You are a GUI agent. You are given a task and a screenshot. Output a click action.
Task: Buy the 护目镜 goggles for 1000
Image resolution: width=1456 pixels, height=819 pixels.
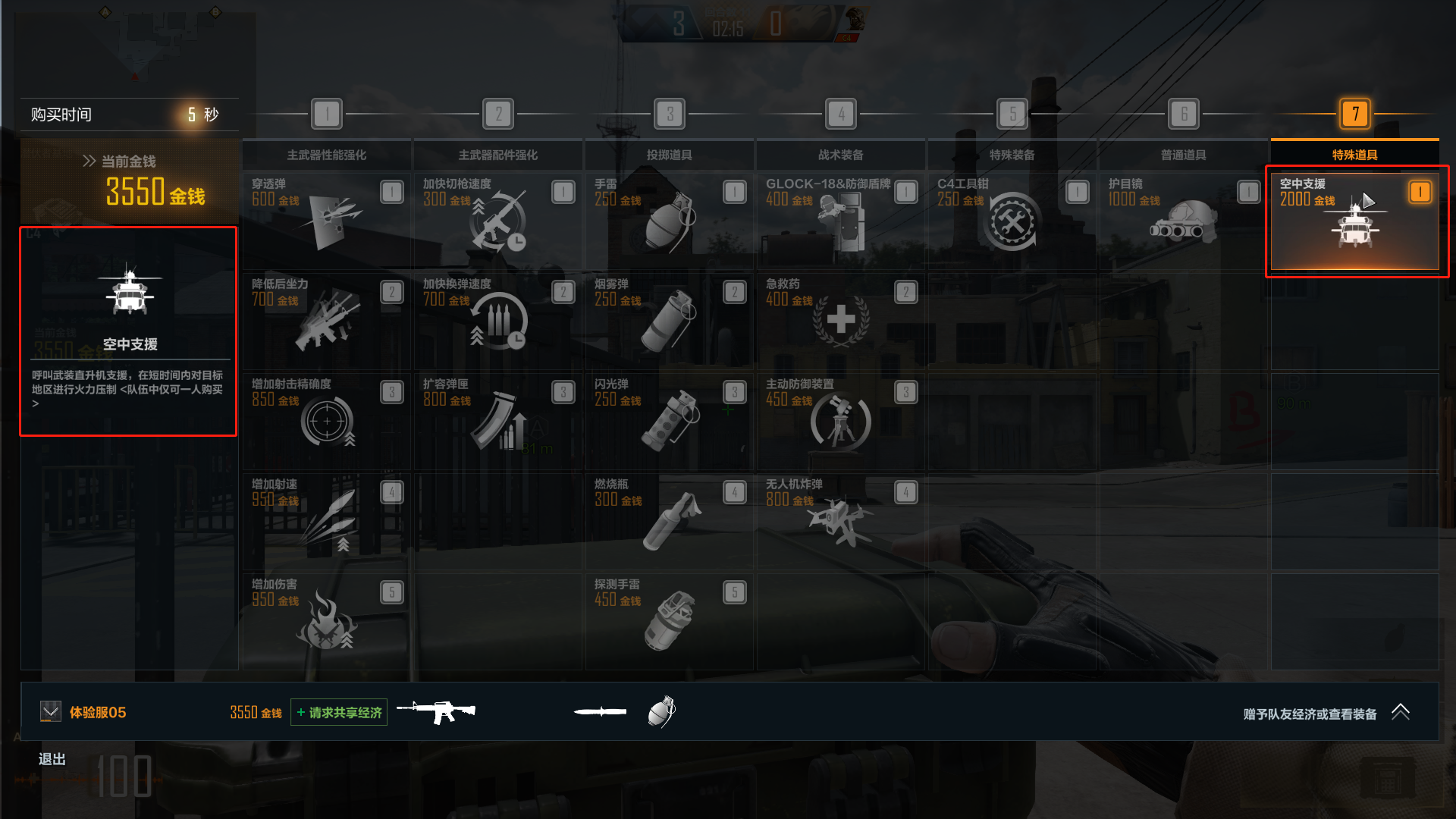[x=1183, y=220]
